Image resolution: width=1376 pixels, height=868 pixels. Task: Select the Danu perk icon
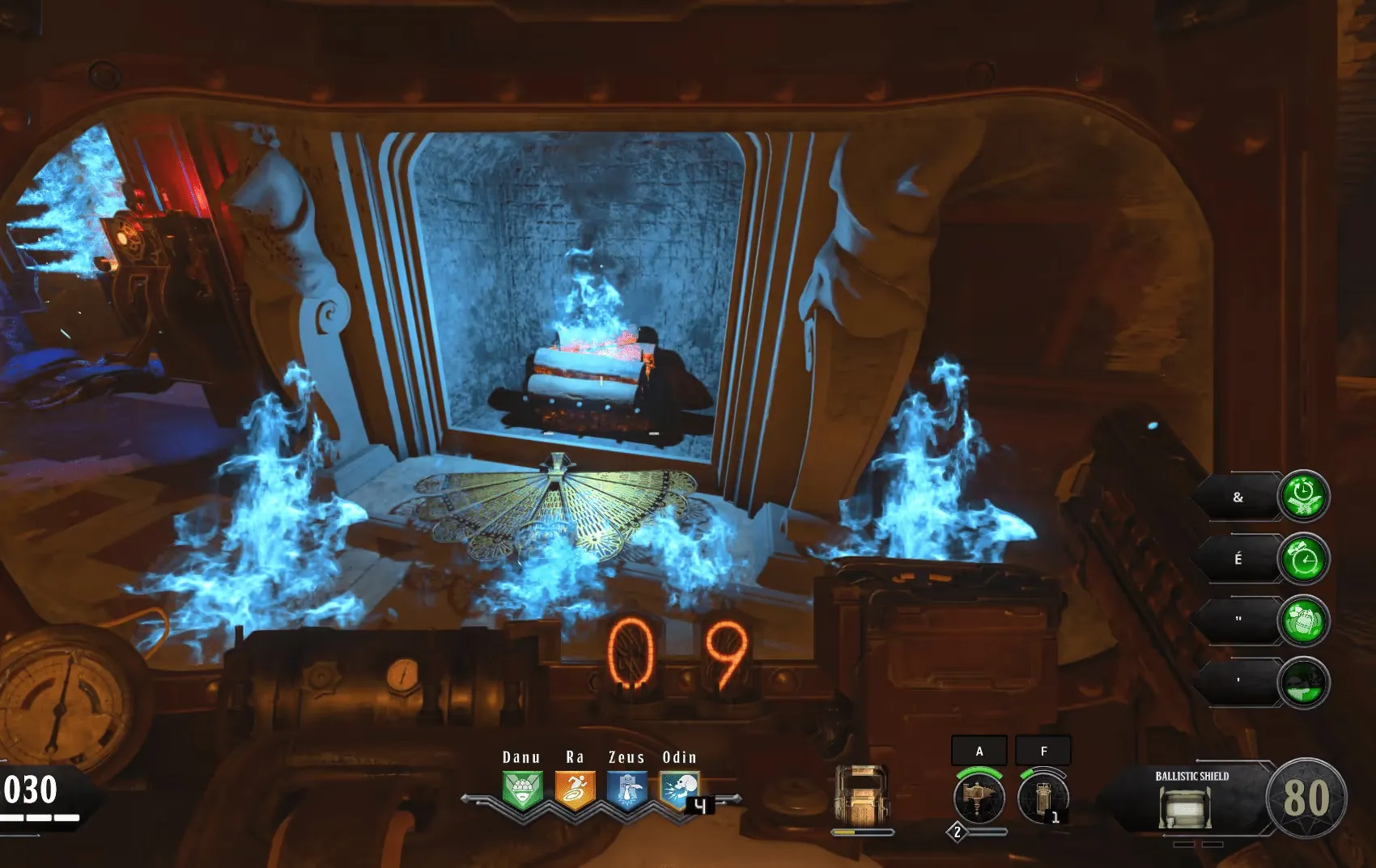[x=522, y=790]
